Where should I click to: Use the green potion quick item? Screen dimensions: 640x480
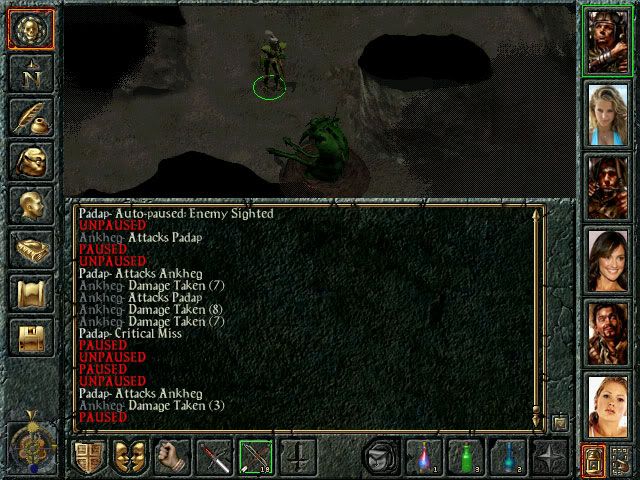tap(466, 458)
